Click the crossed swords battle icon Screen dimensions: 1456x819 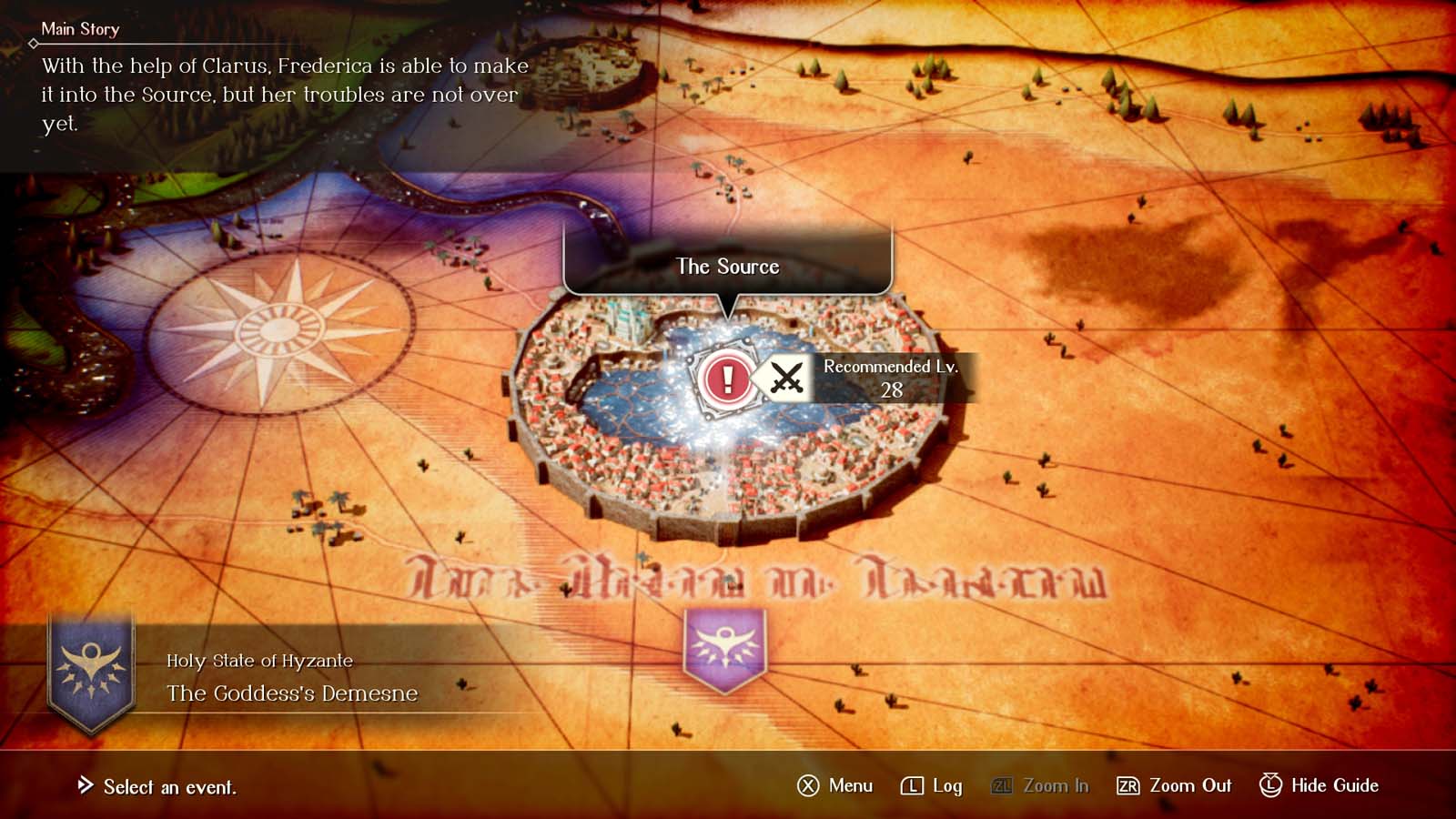pyautogui.click(x=786, y=378)
